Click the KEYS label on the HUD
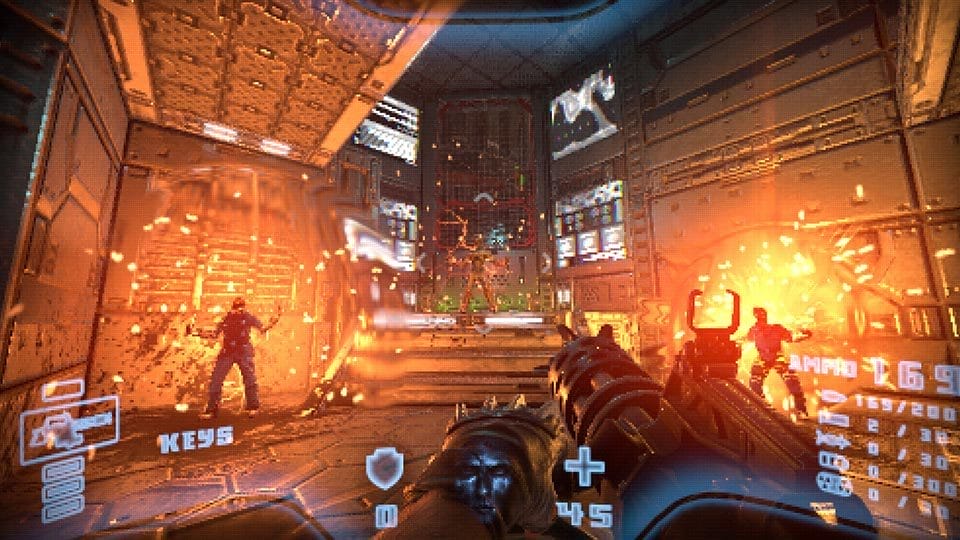The height and width of the screenshot is (540, 960). 195,437
